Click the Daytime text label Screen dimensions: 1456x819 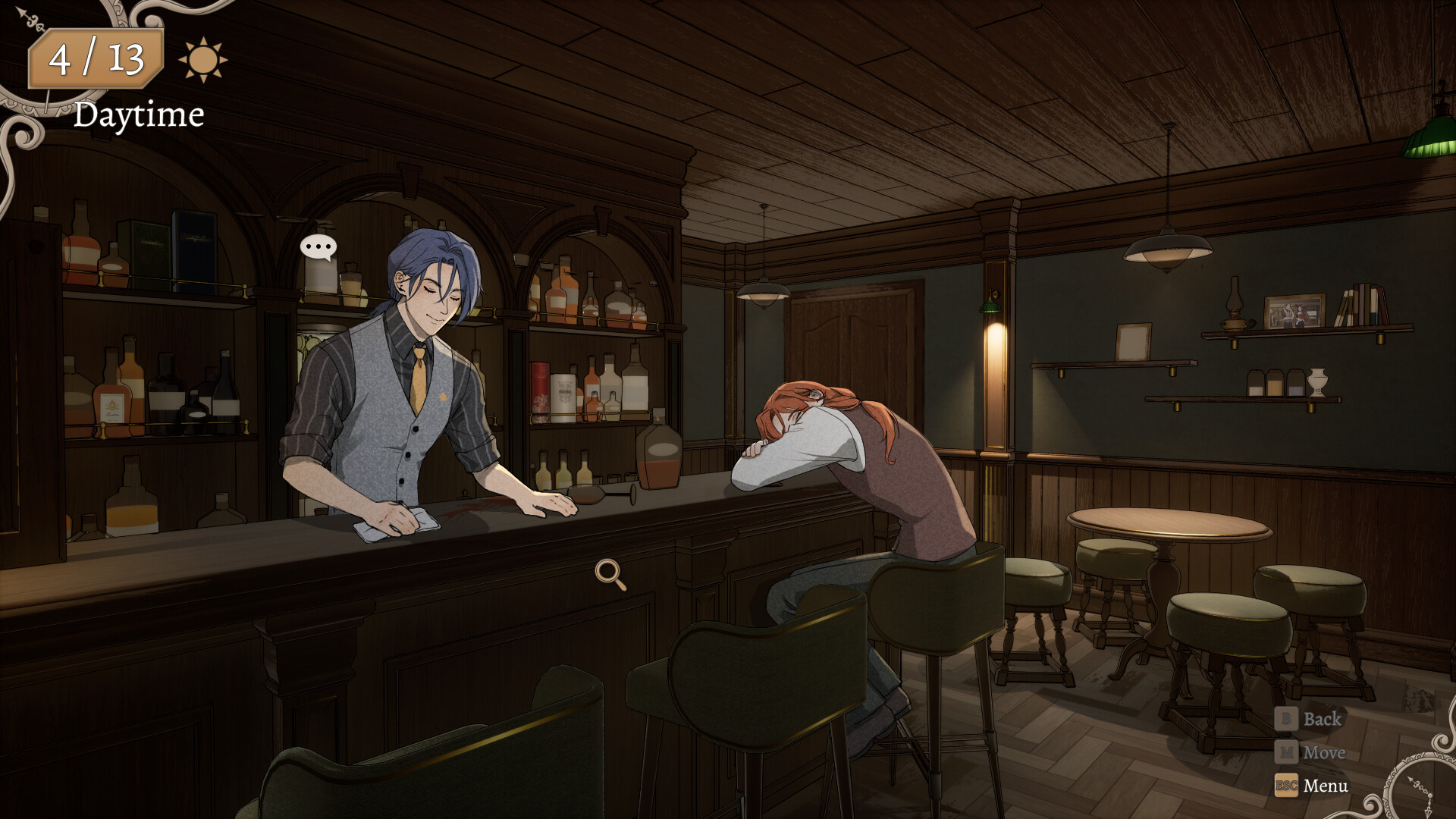[x=139, y=115]
